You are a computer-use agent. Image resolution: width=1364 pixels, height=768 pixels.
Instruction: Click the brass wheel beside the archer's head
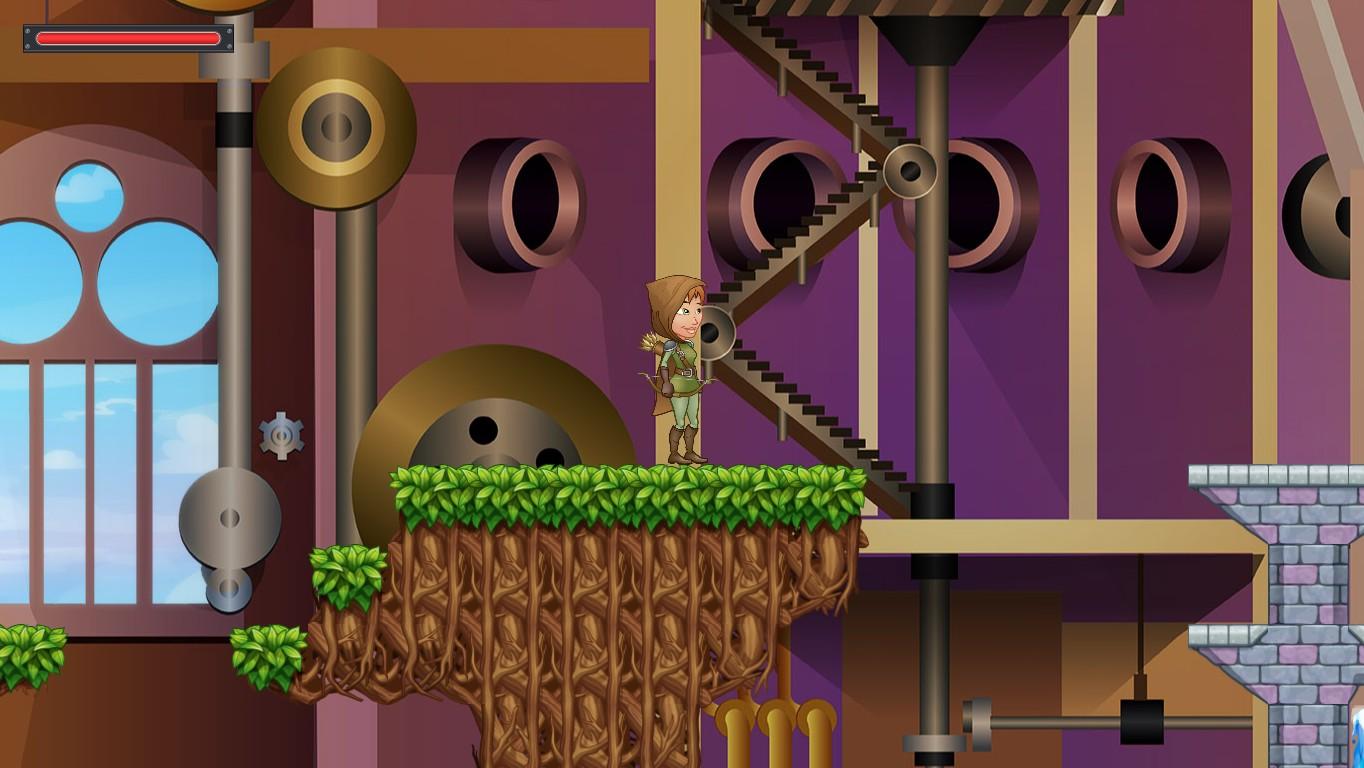pyautogui.click(x=717, y=333)
